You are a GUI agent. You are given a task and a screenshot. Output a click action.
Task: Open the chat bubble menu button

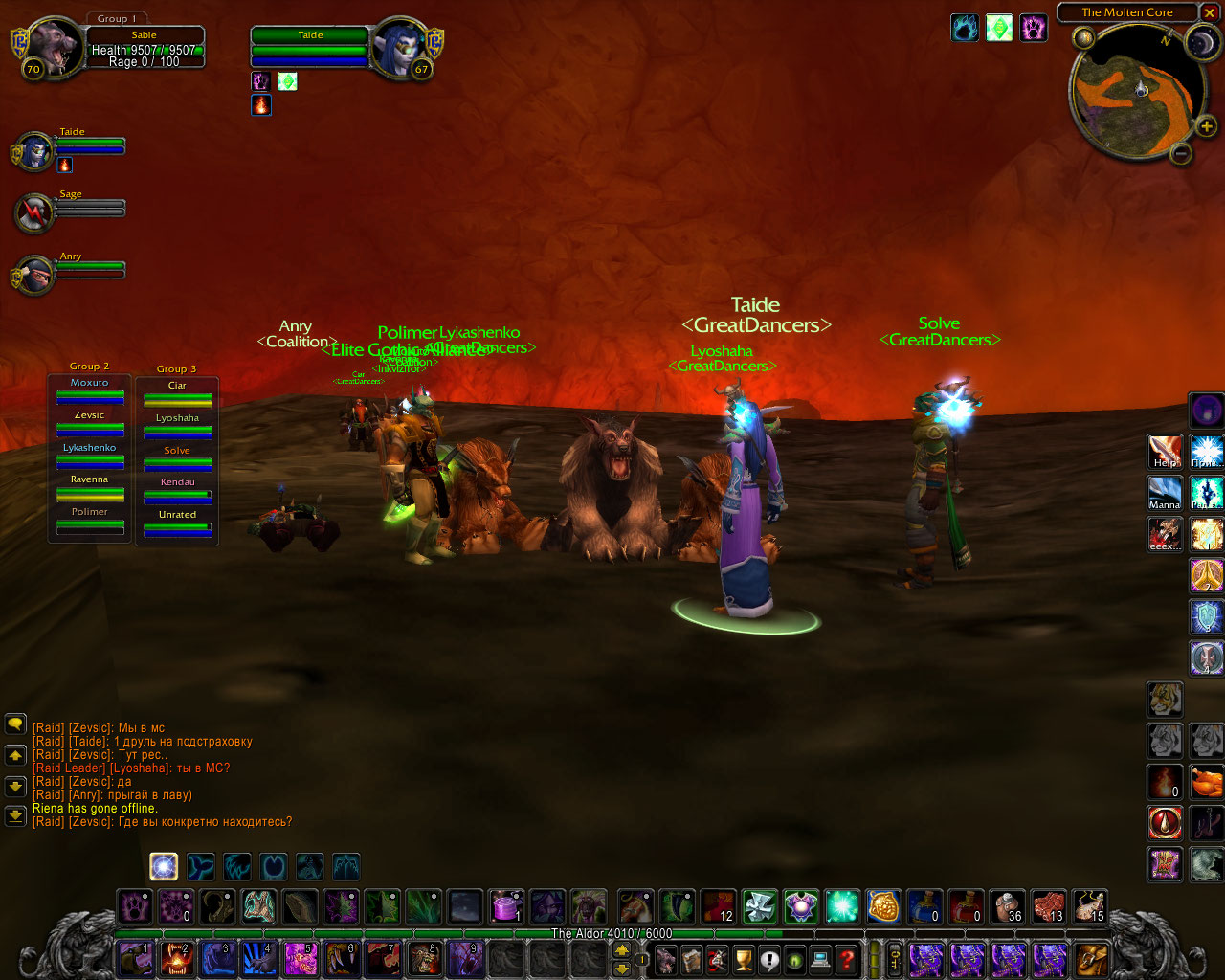pos(15,724)
